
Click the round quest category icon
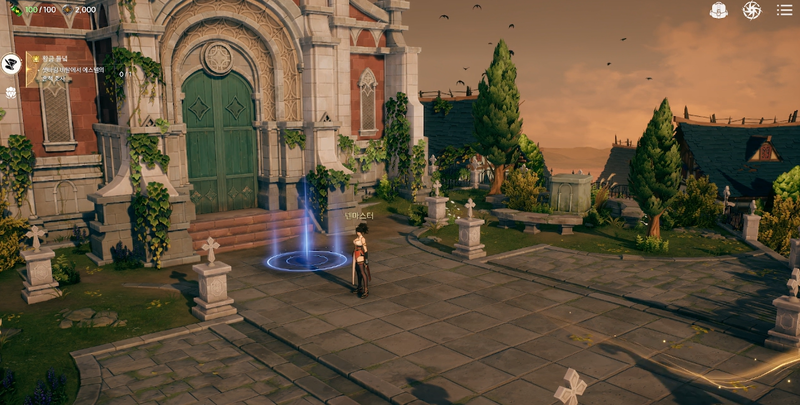tap(12, 64)
